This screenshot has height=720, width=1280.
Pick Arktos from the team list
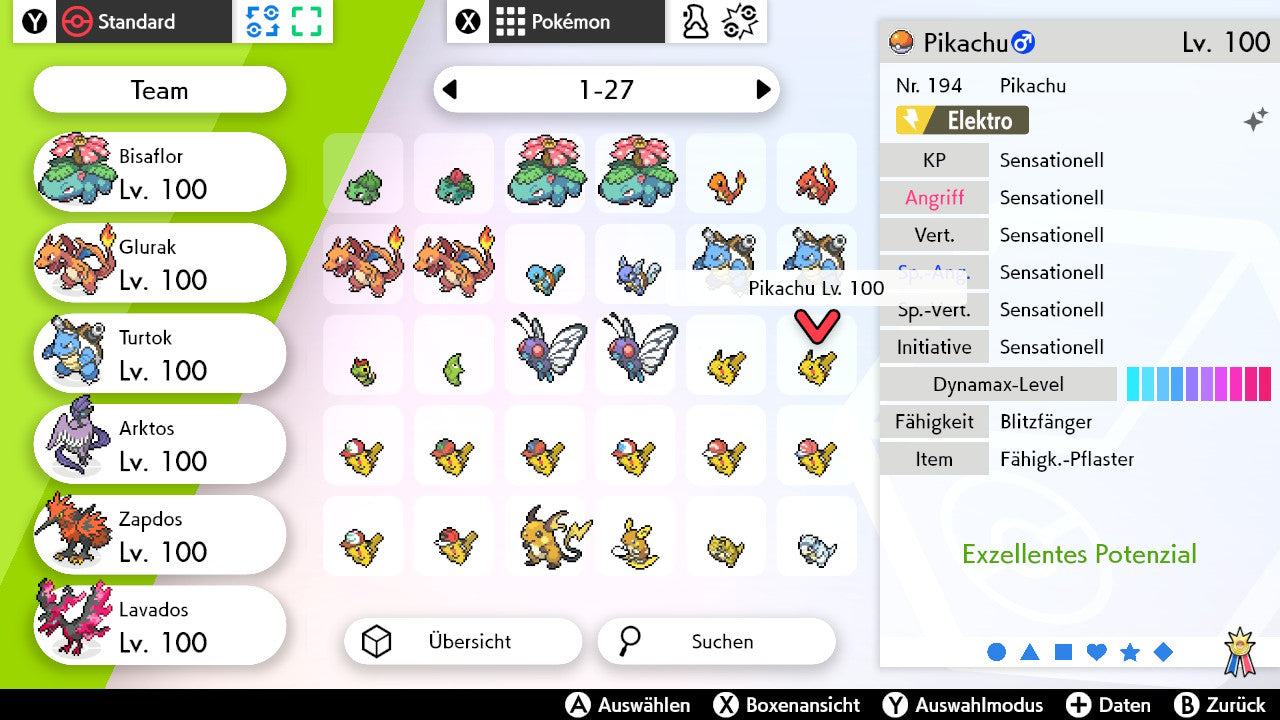point(160,445)
